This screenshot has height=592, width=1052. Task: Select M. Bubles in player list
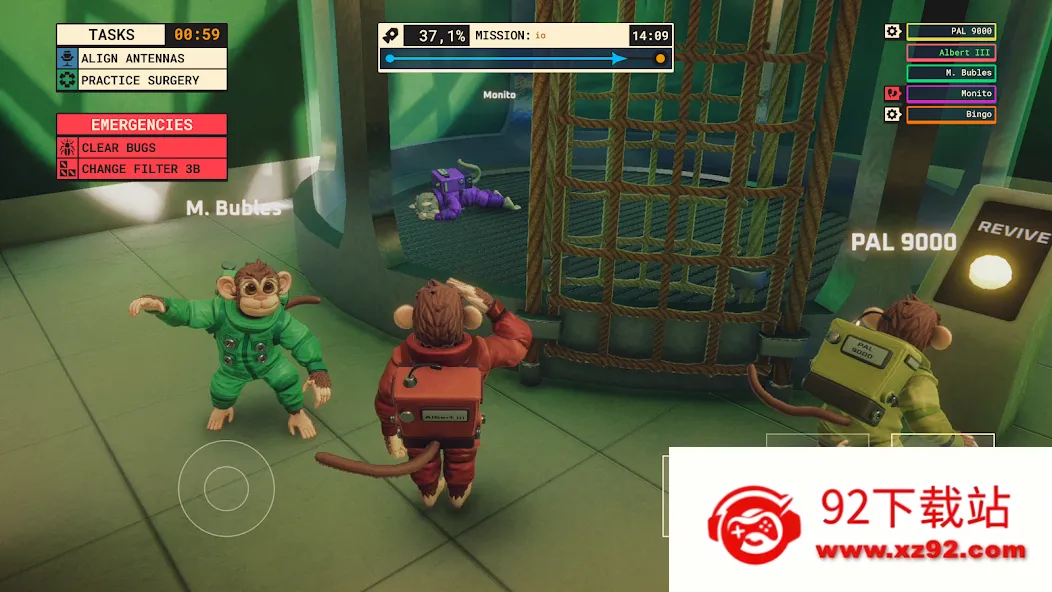pyautogui.click(x=950, y=73)
